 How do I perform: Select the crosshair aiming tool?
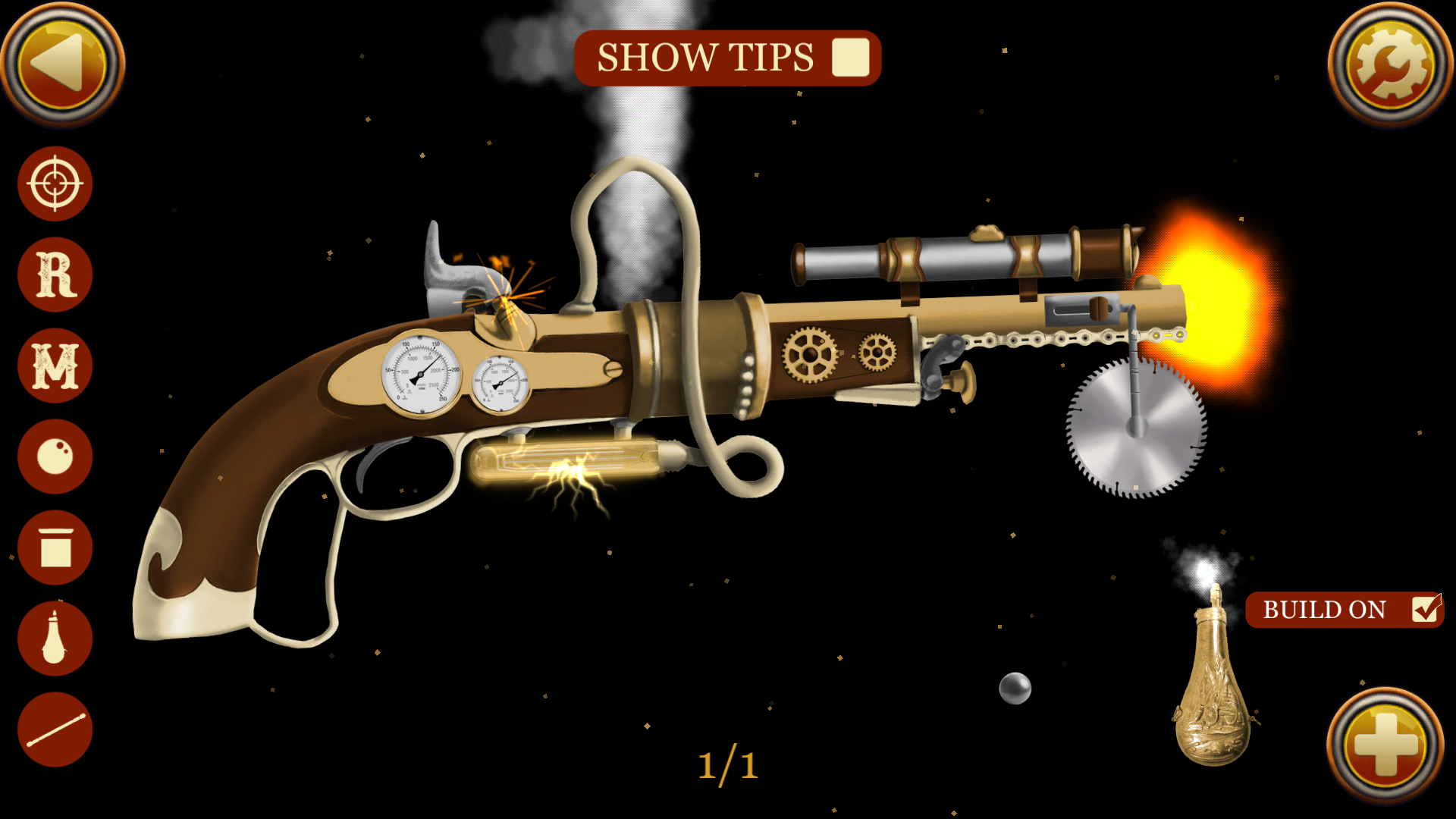point(53,184)
